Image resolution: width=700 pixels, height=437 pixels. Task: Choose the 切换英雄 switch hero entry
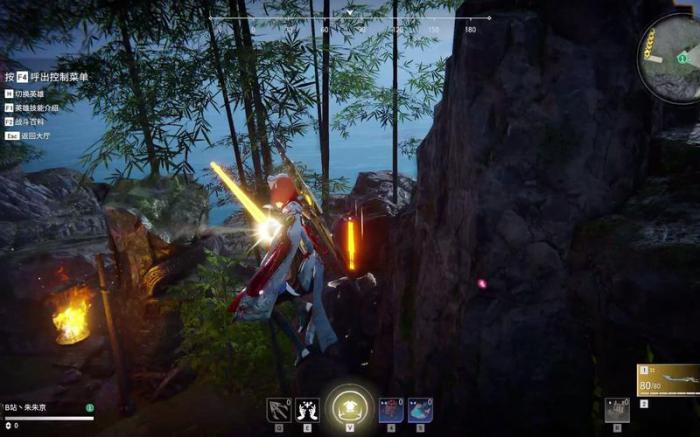[33, 94]
